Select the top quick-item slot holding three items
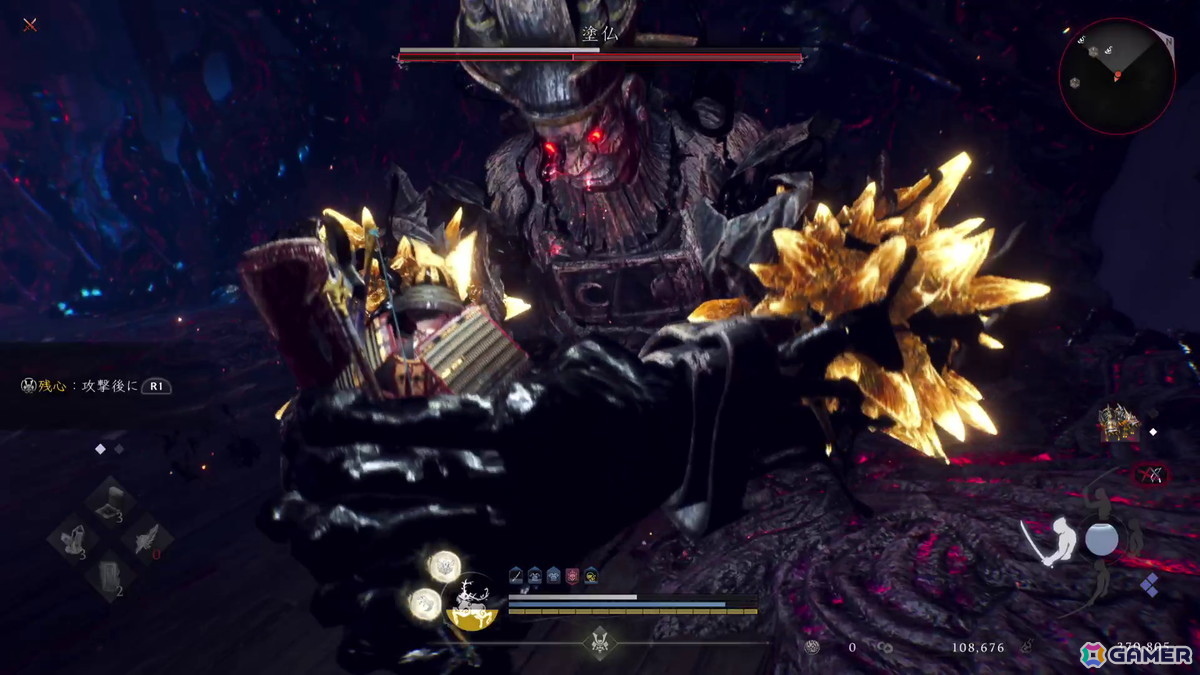 coord(110,502)
